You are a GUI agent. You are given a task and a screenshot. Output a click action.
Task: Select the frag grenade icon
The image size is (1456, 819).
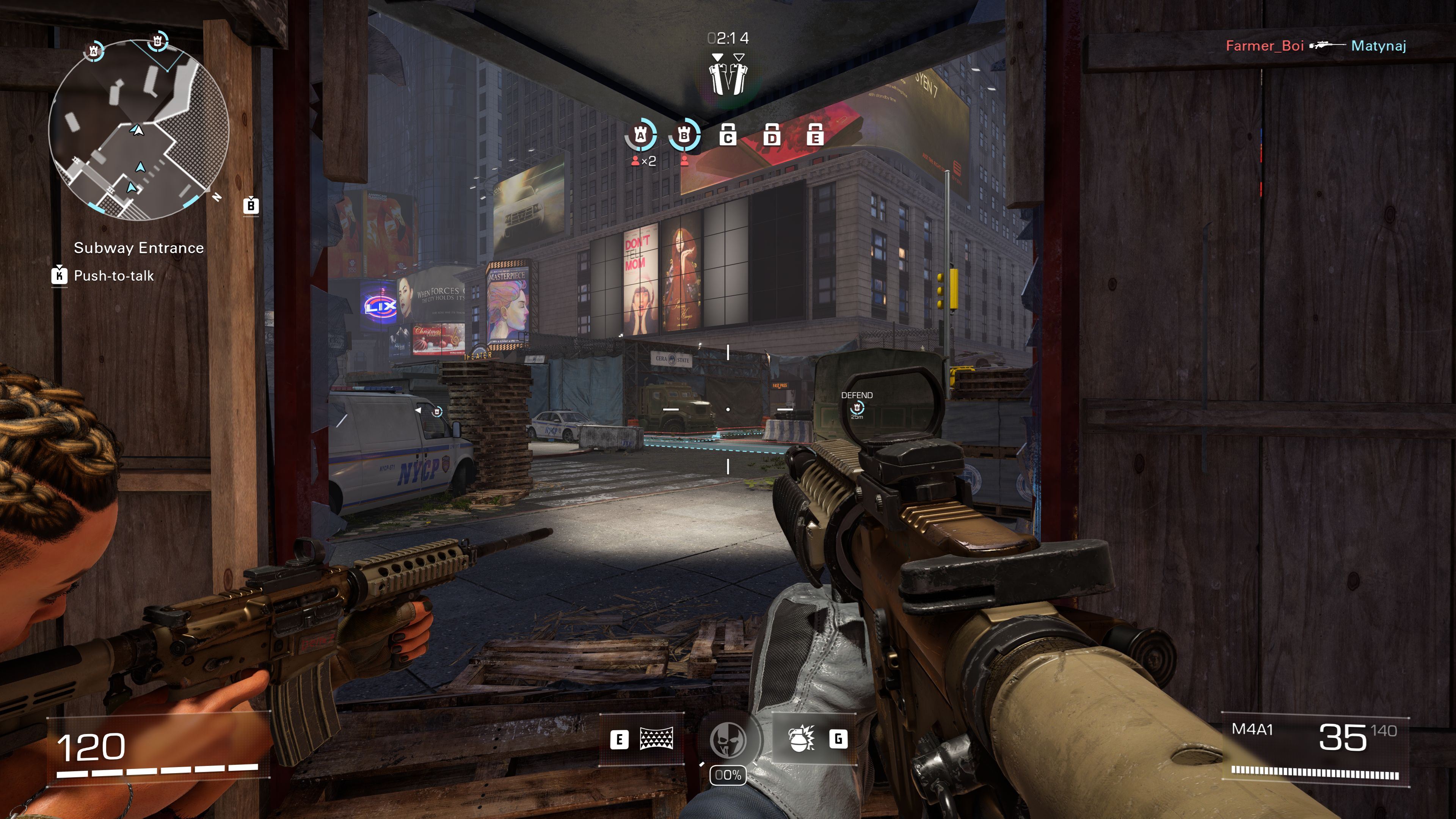coord(801,739)
